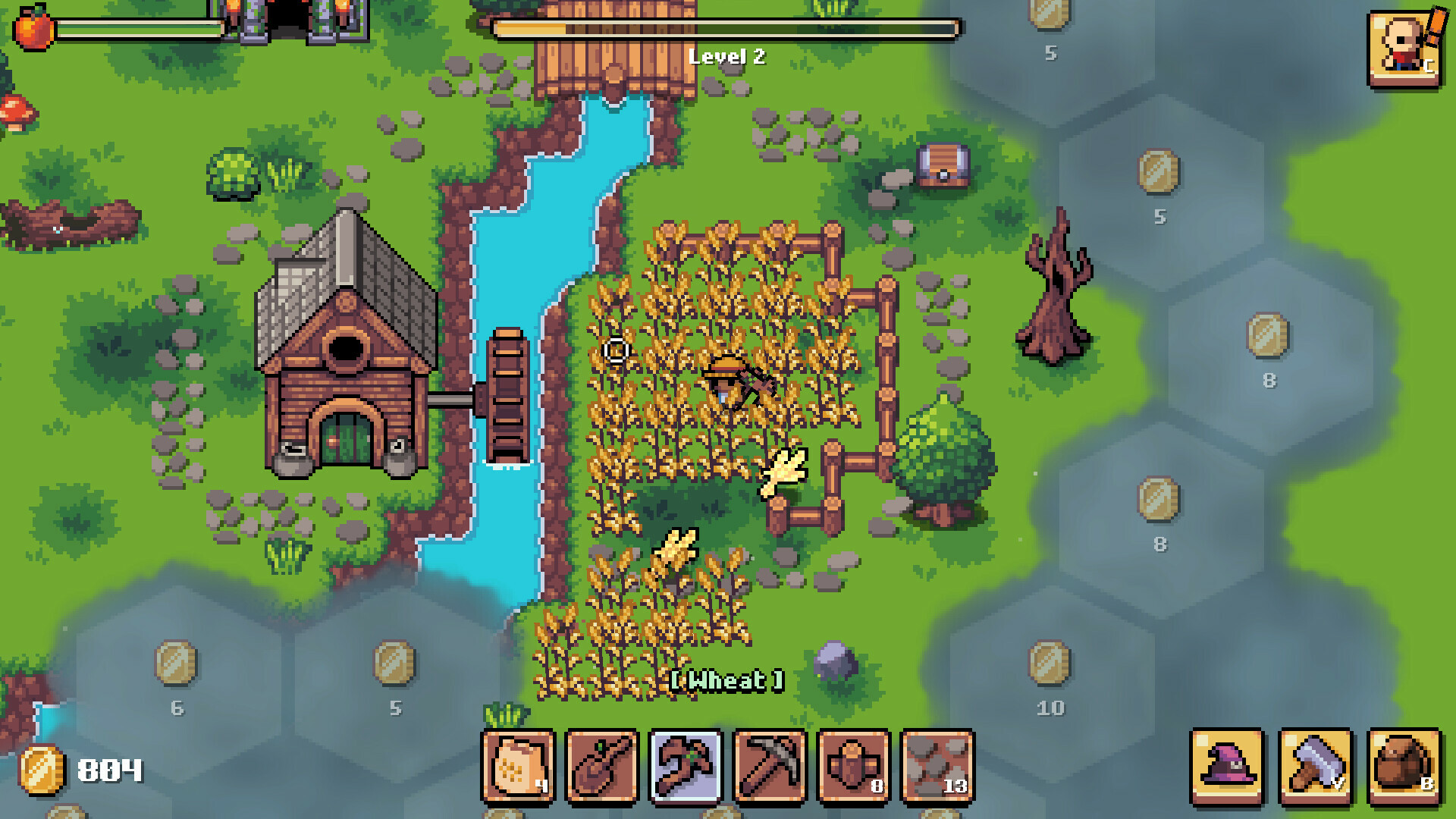Open the treasure chest above the wheat field
This screenshot has height=819, width=1456.
(x=943, y=167)
